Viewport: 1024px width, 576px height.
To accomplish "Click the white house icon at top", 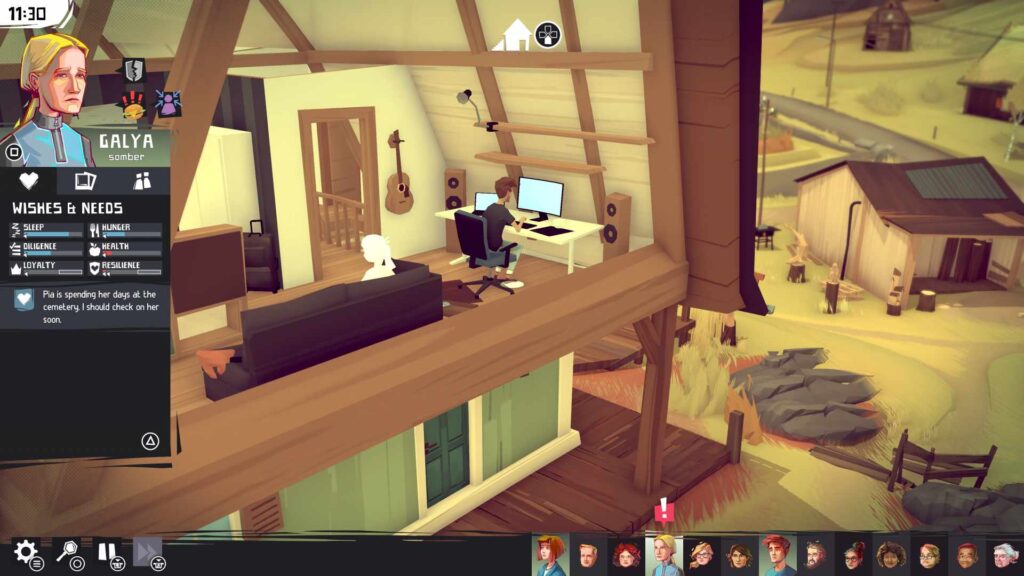I will point(517,35).
